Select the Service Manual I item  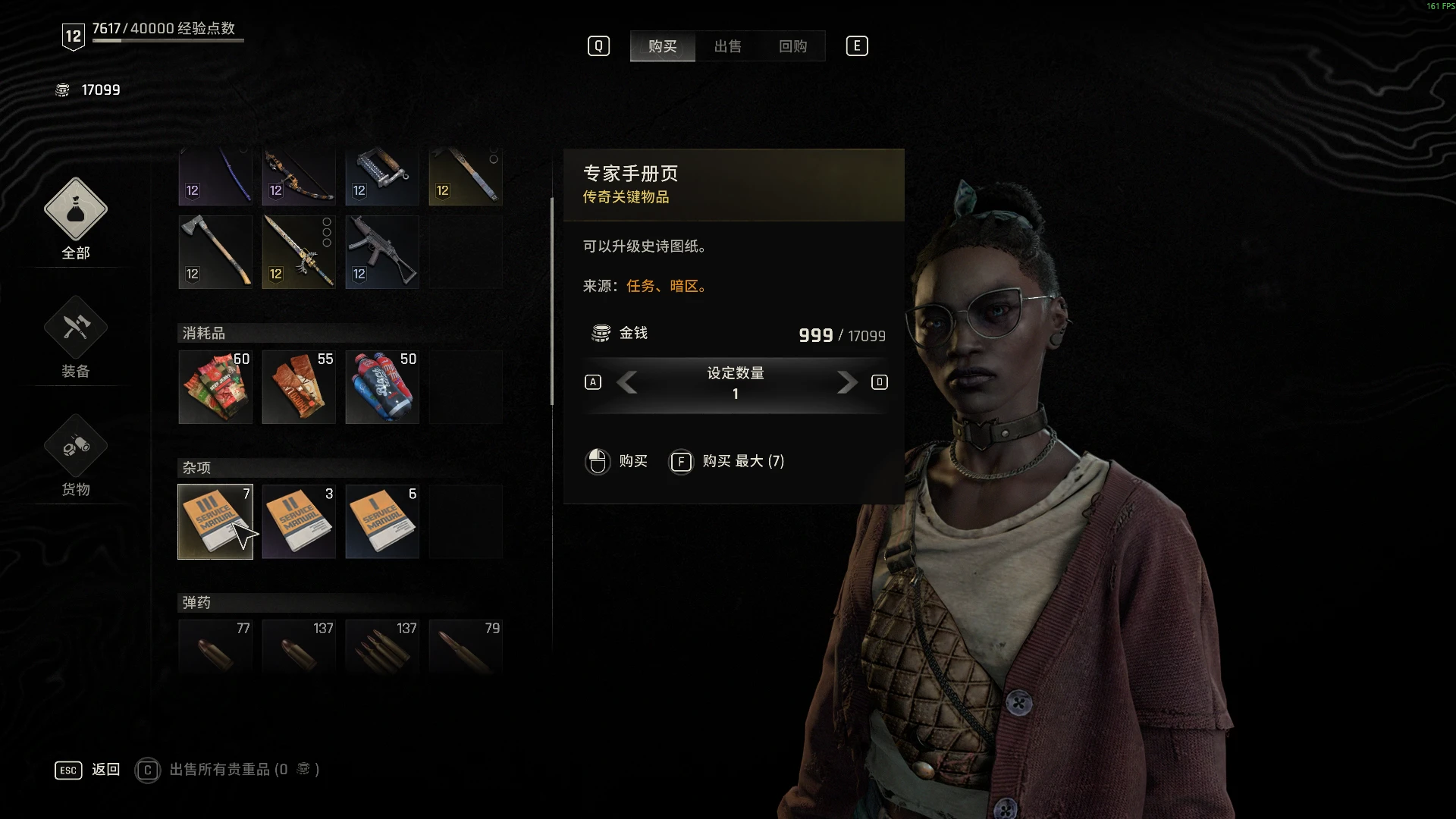pos(382,522)
